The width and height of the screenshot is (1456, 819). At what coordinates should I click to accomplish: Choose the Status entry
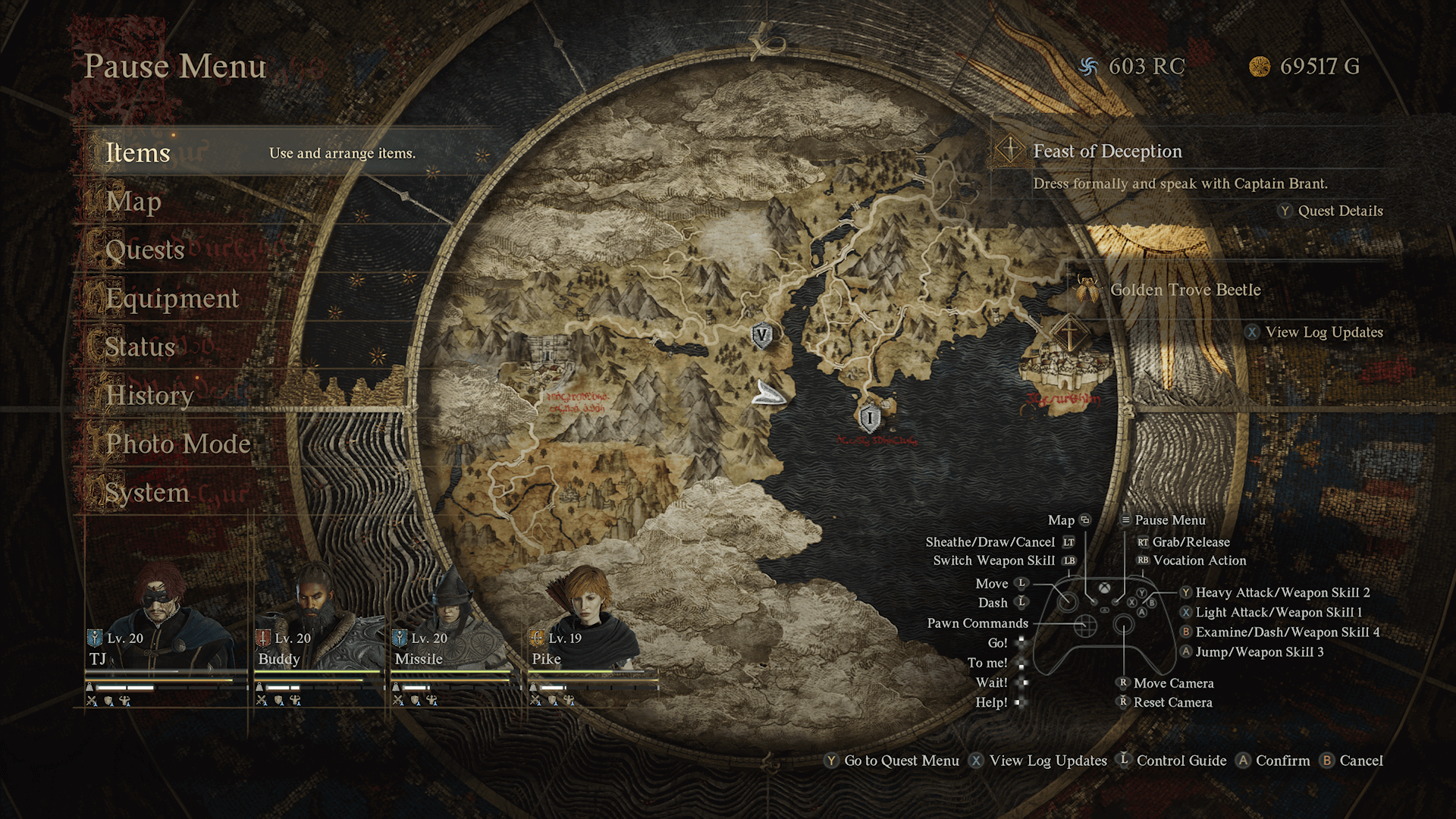(x=140, y=347)
